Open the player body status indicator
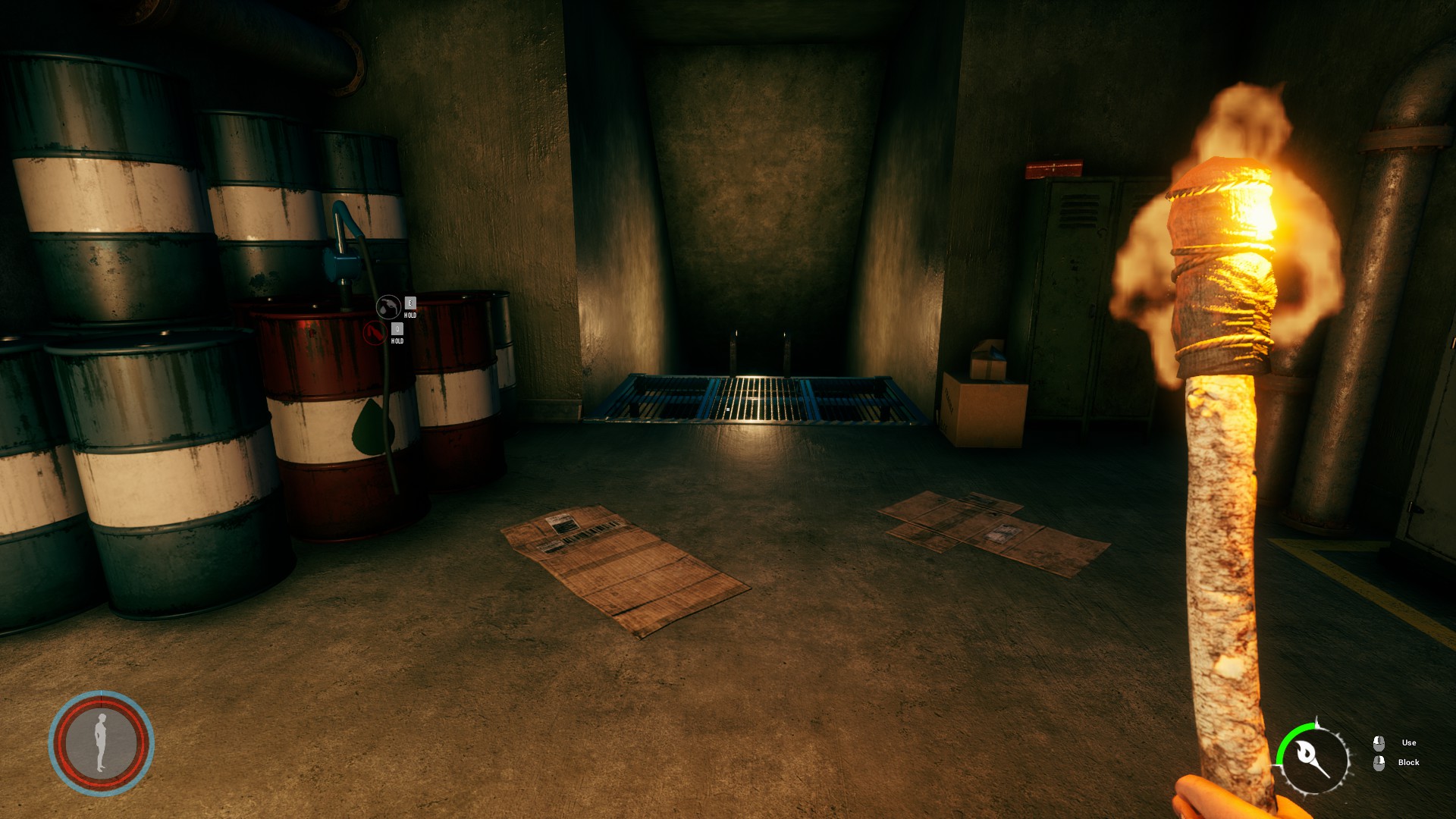1456x819 pixels. [x=102, y=742]
